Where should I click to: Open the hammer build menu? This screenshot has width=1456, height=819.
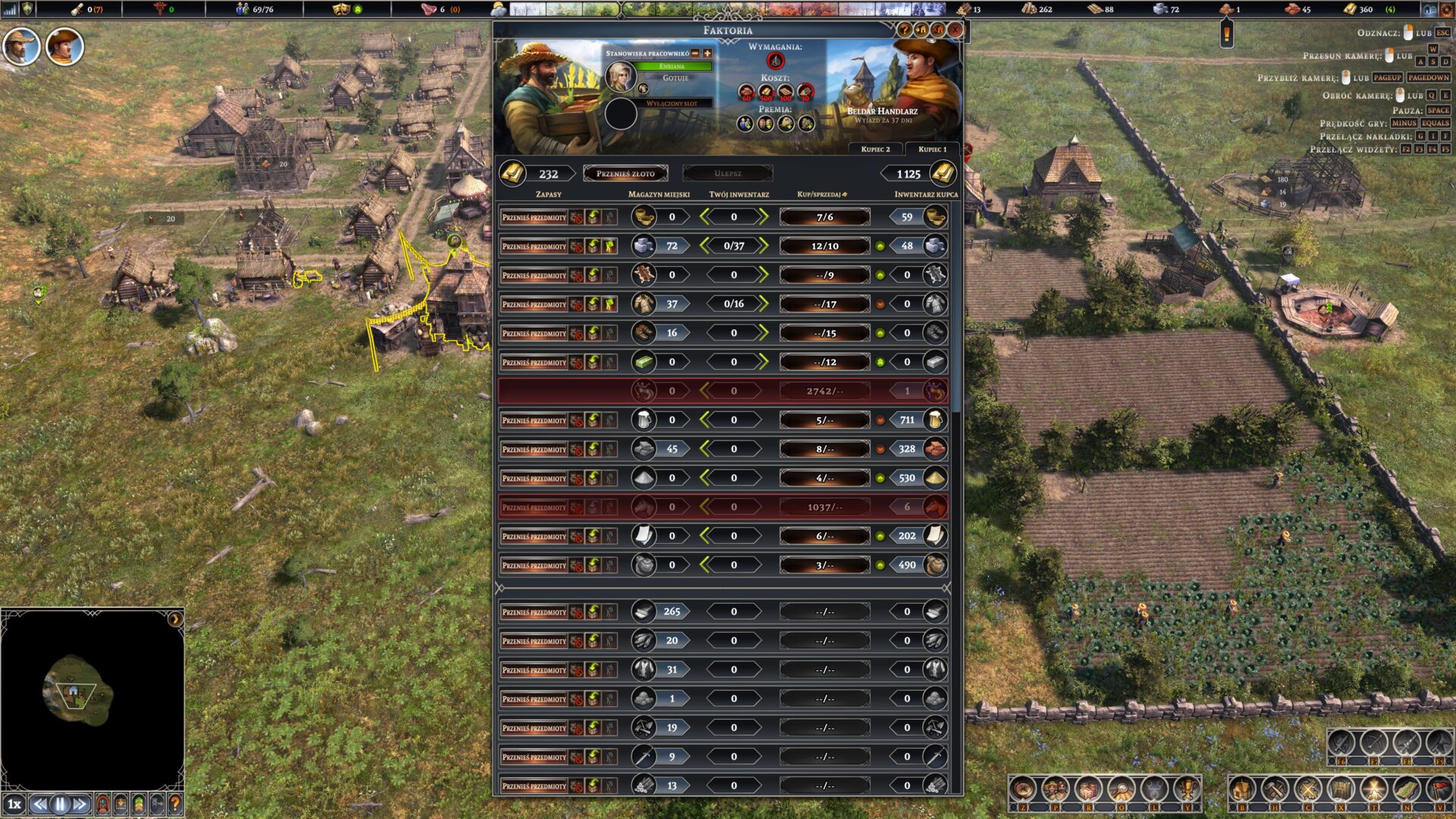coord(1275,789)
